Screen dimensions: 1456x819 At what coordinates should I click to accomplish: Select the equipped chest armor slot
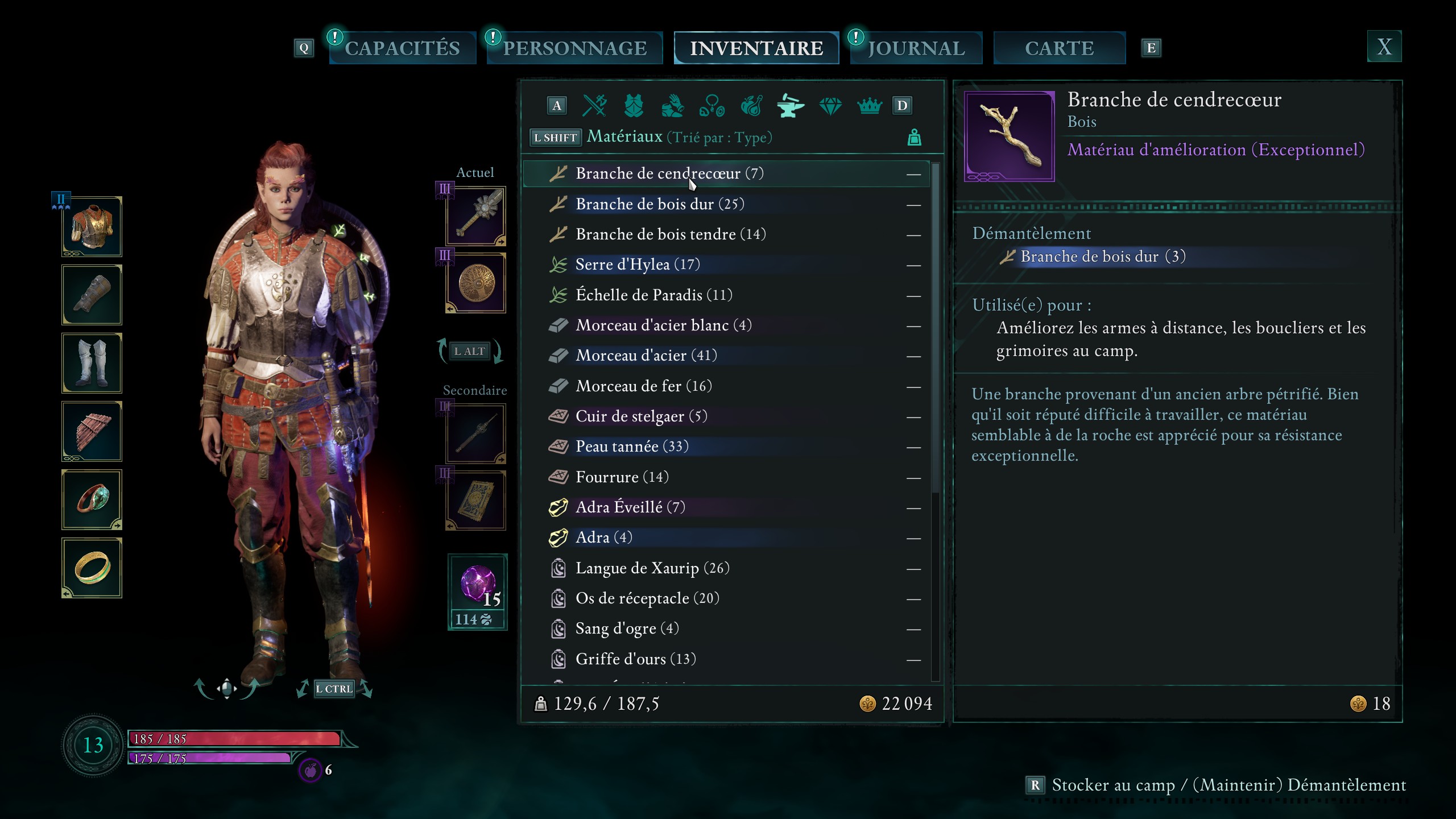click(92, 227)
